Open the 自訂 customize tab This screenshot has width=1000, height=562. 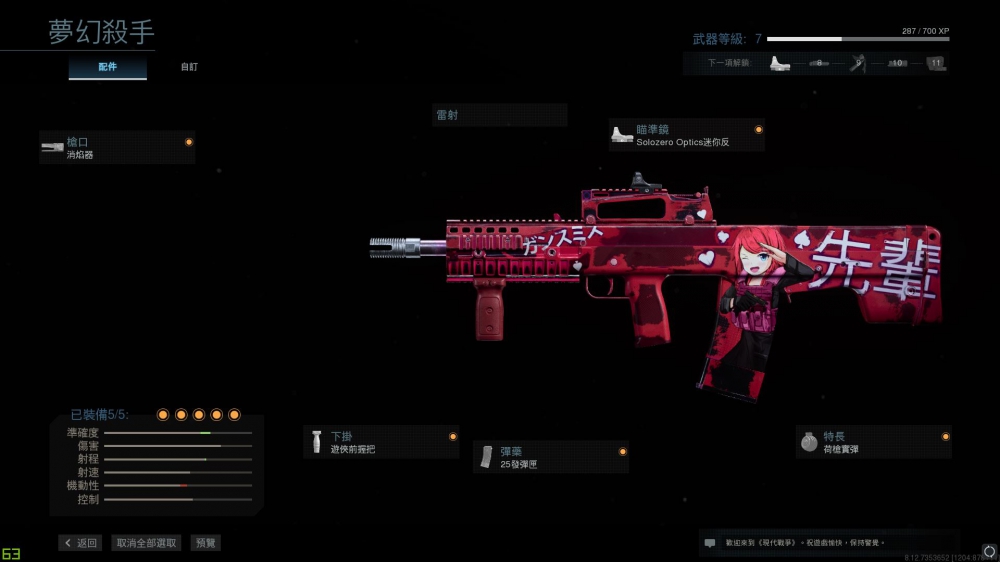coord(189,67)
